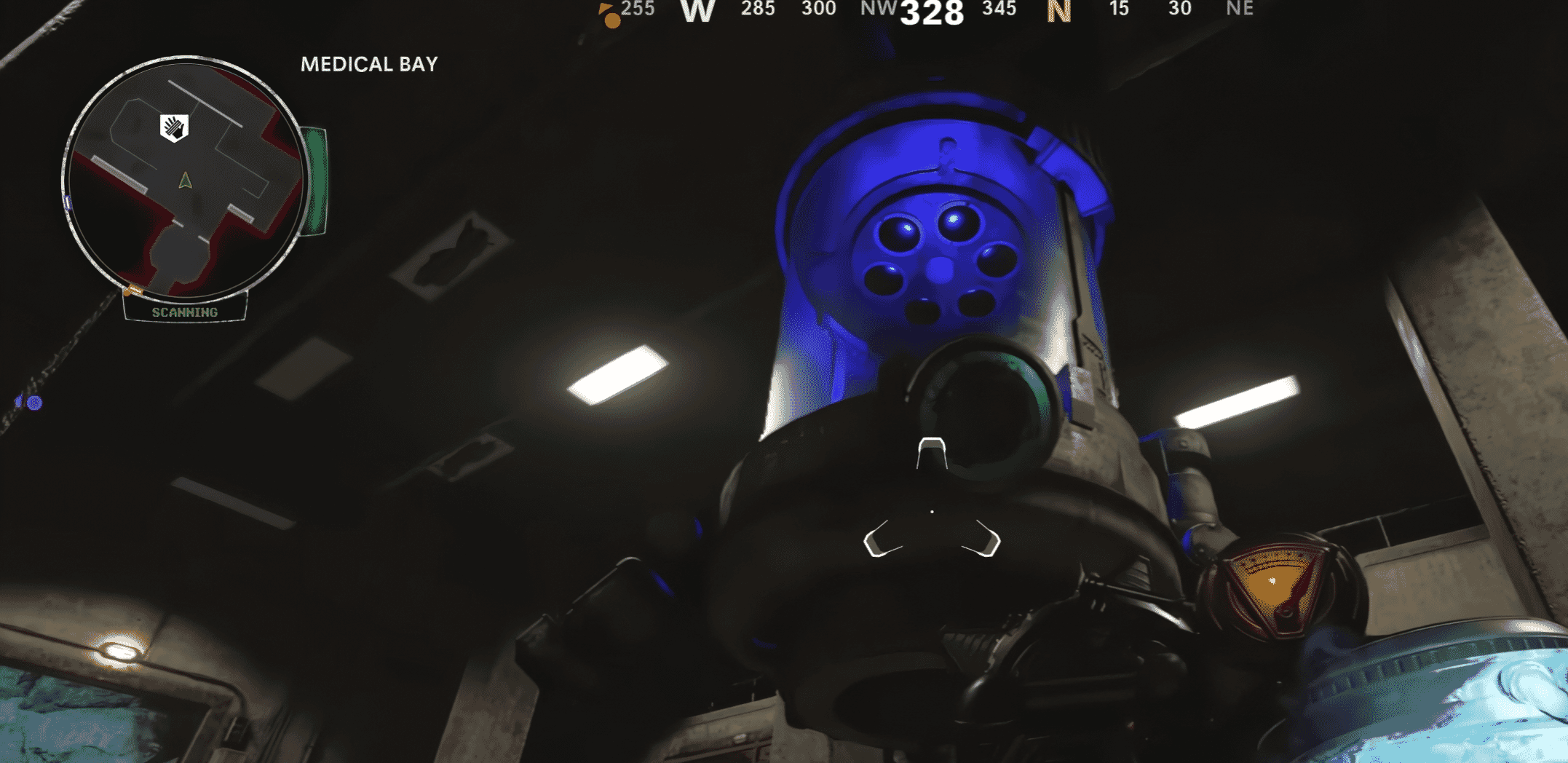This screenshot has width=1568, height=763.
Task: Click the MEDICAL BAY location label
Action: (x=368, y=65)
